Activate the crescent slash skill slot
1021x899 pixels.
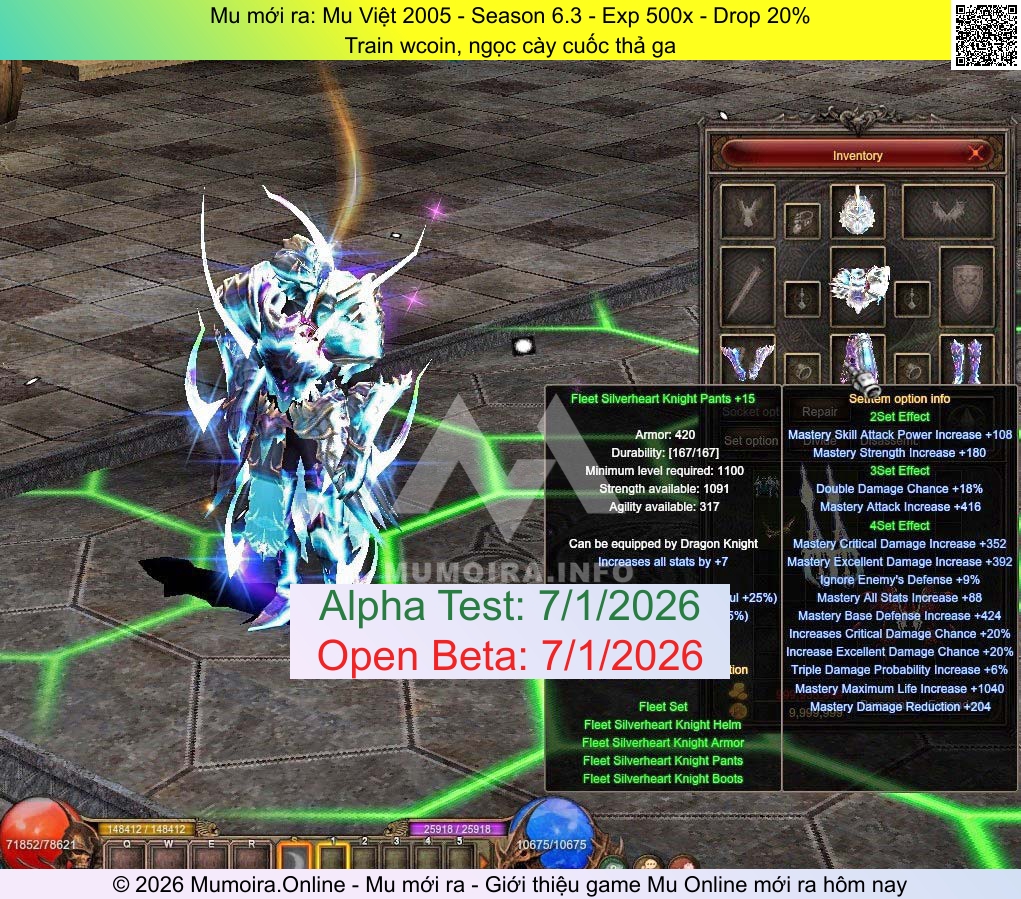click(x=294, y=858)
